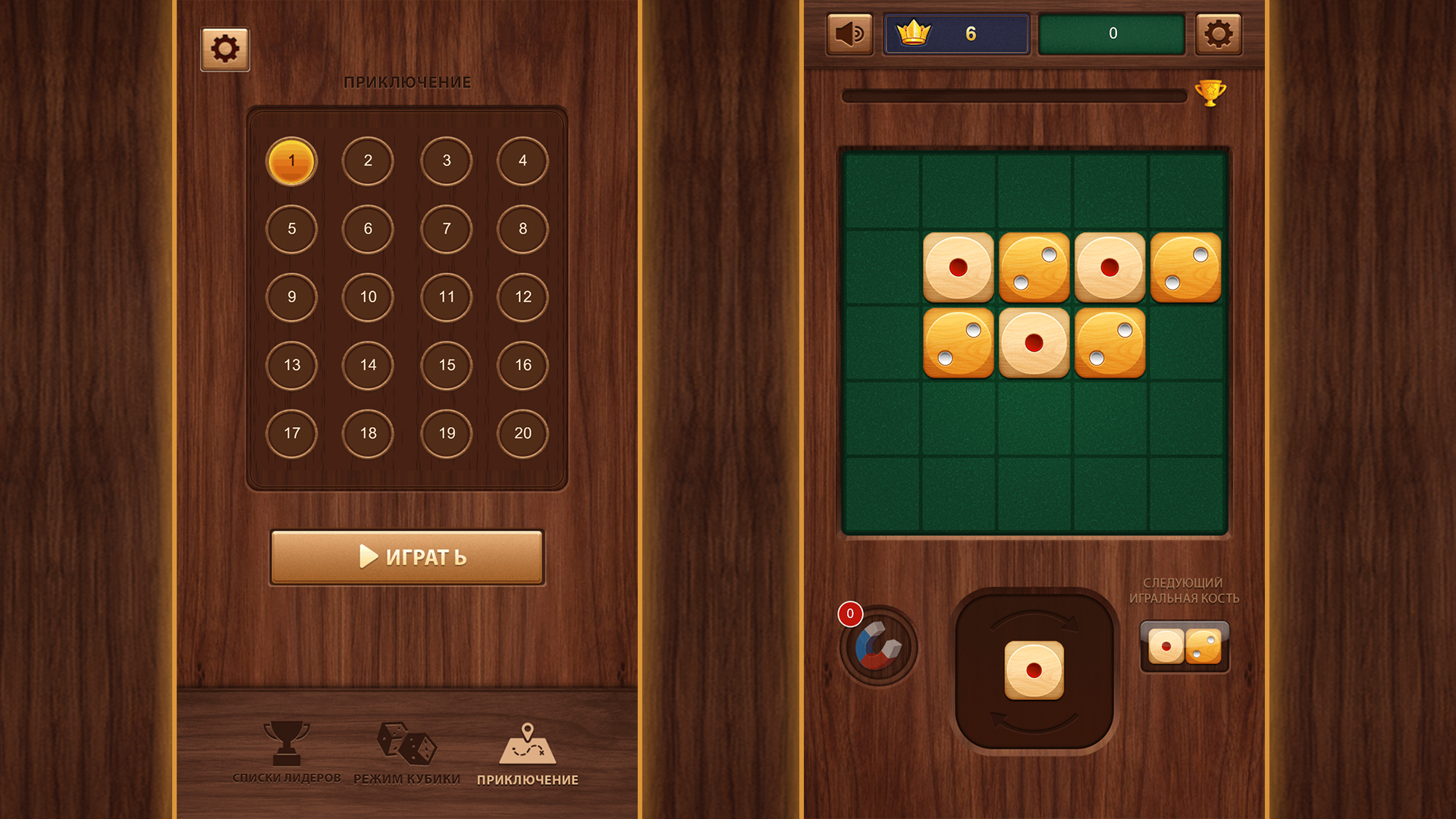Select level 20 in adventure mode
The image size is (1456, 819).
tap(522, 434)
